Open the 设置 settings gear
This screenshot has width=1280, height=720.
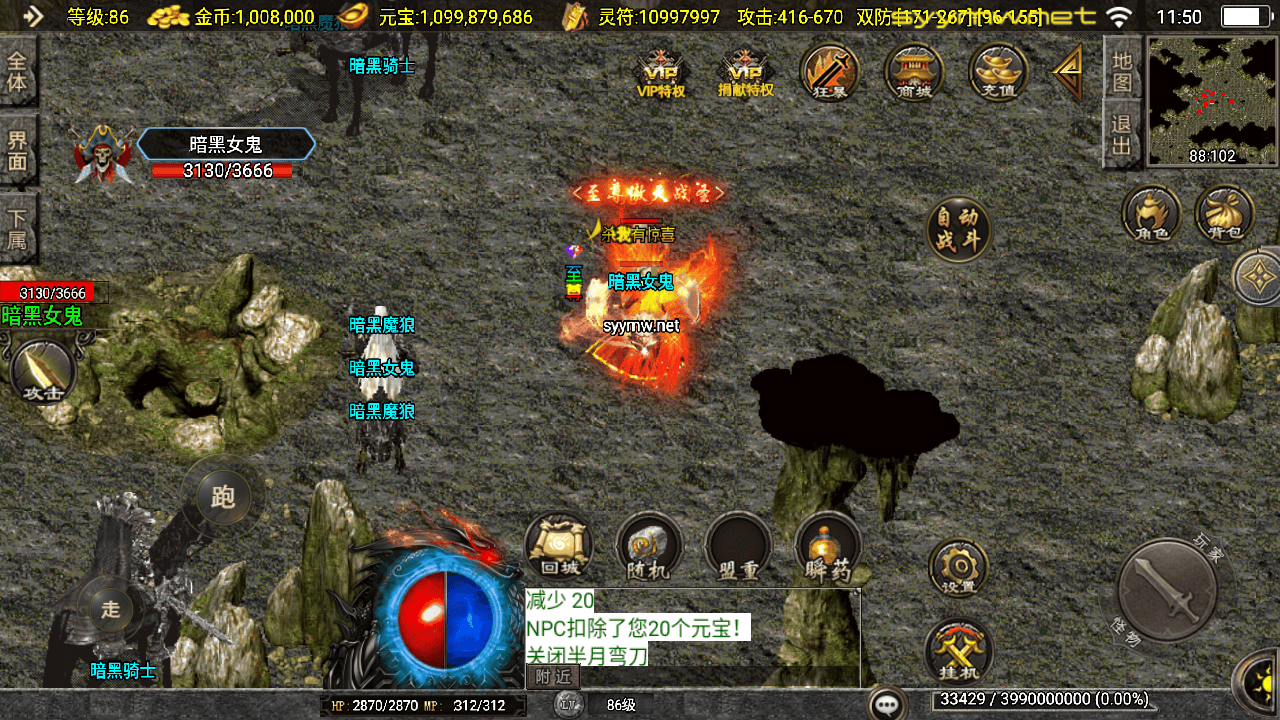(958, 568)
